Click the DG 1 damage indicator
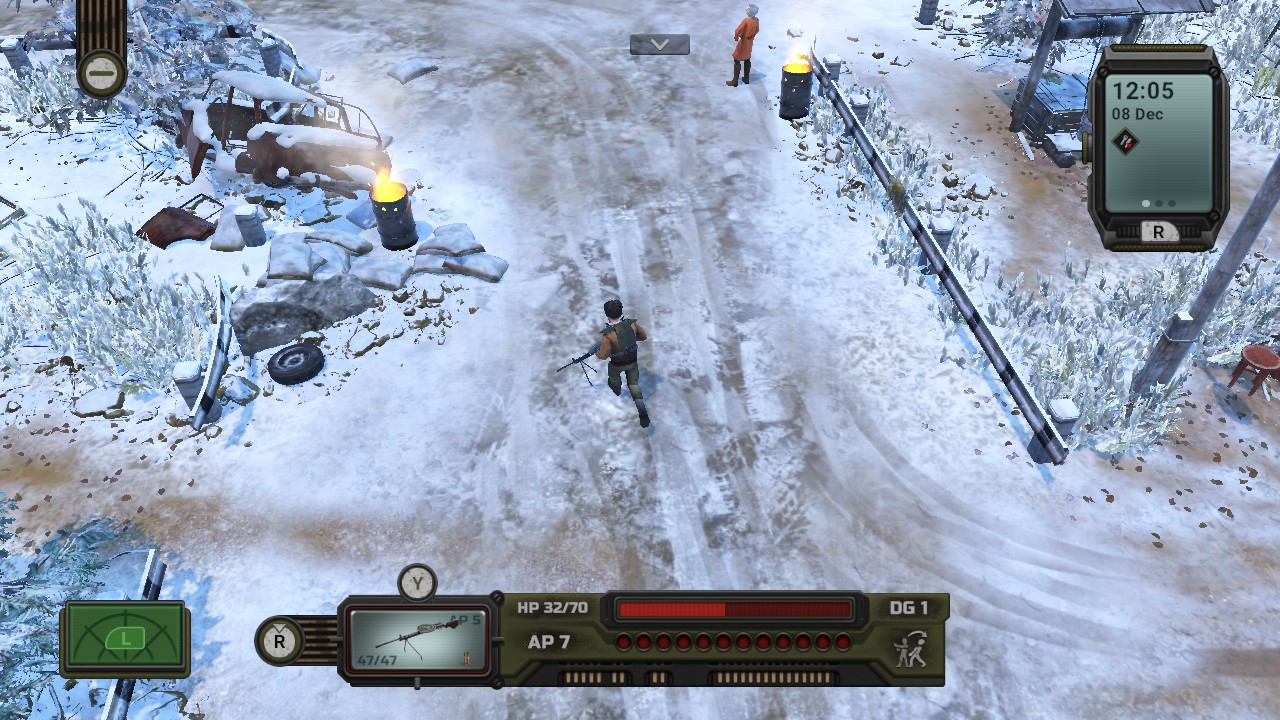Viewport: 1280px width, 720px height. point(908,607)
